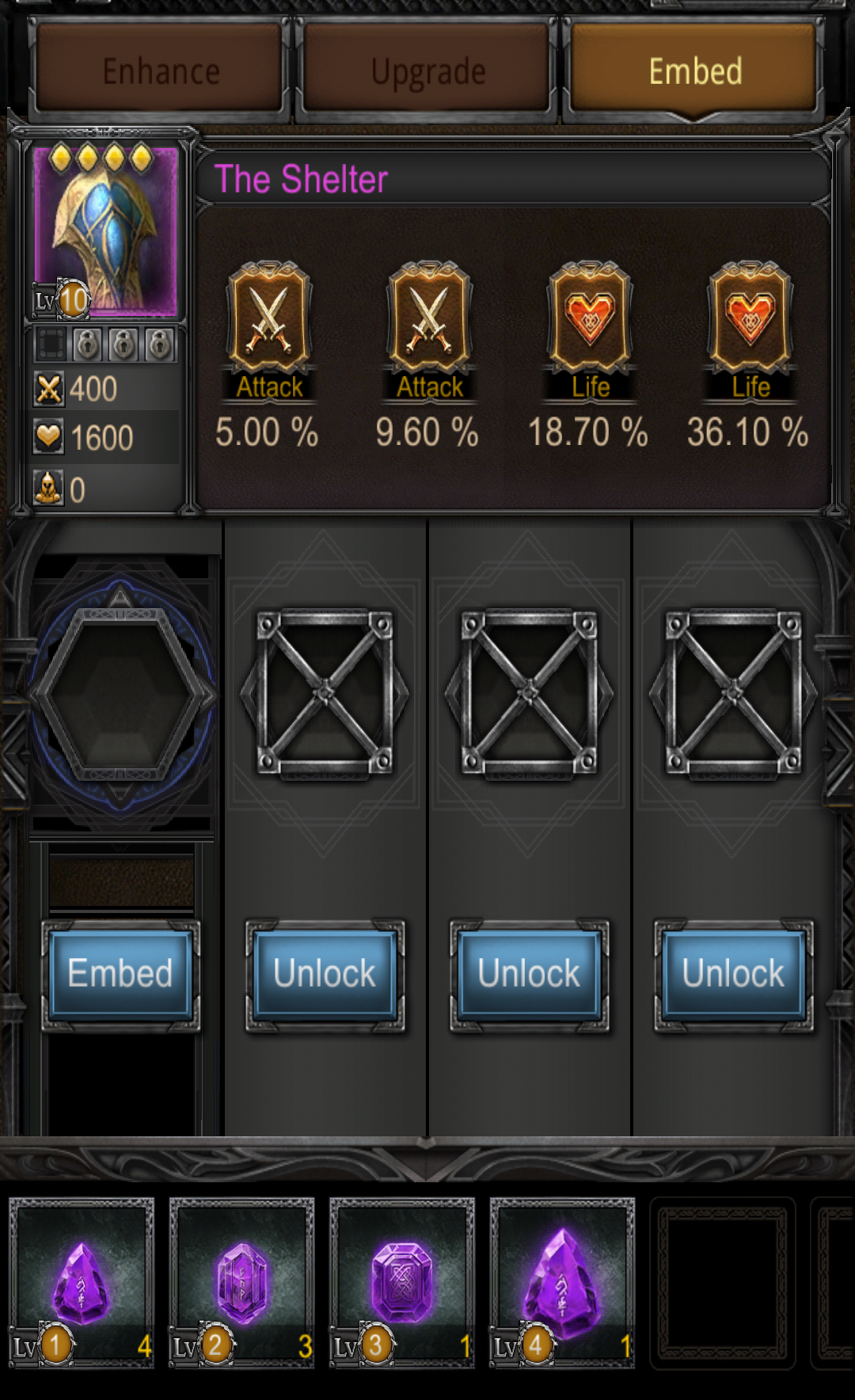Click the blue Embed button
Image resolution: width=855 pixels, height=1400 pixels.
120,974
